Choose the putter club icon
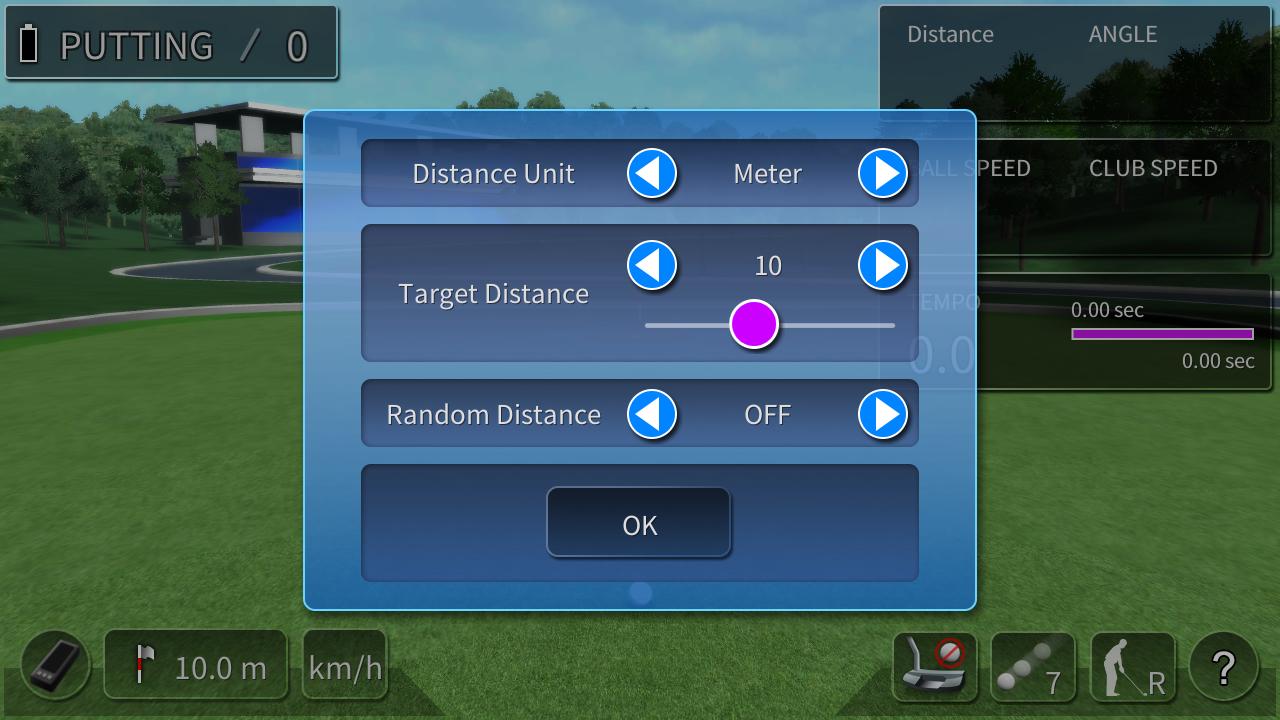Viewport: 1280px width, 720px height. tap(934, 666)
